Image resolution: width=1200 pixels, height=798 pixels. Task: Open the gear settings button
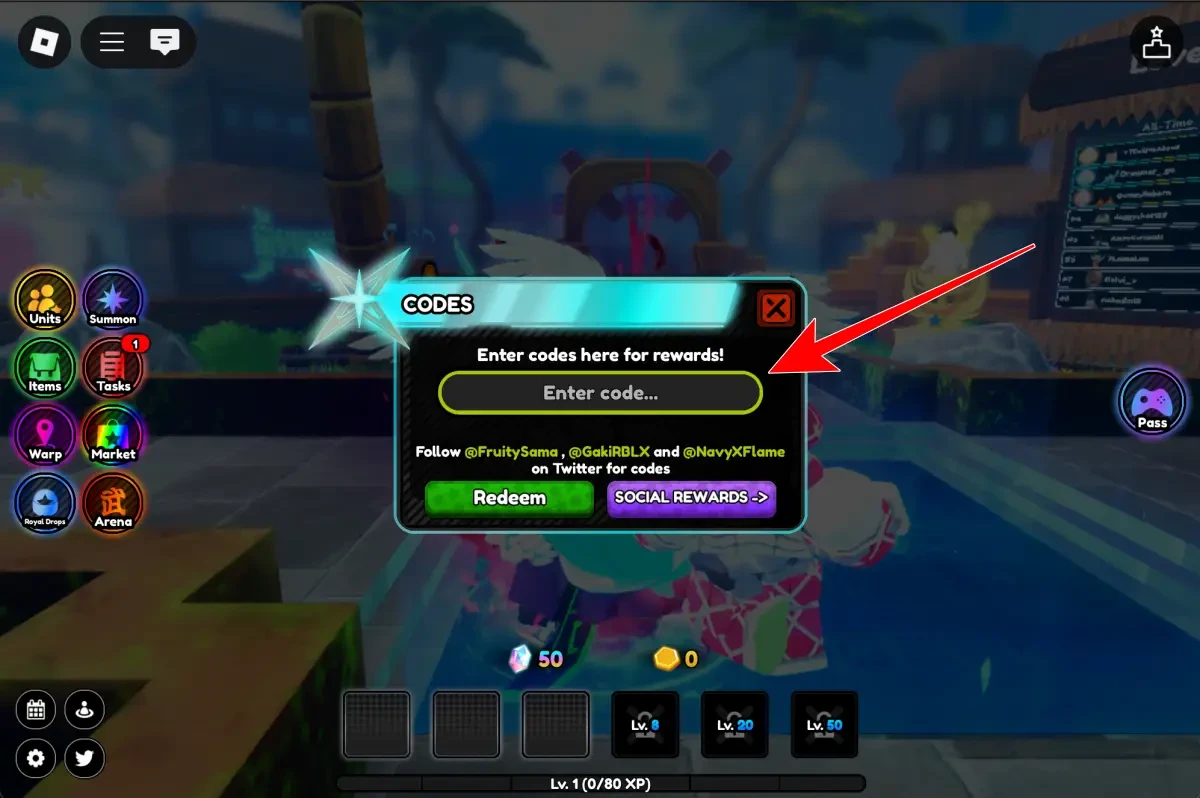click(x=36, y=759)
